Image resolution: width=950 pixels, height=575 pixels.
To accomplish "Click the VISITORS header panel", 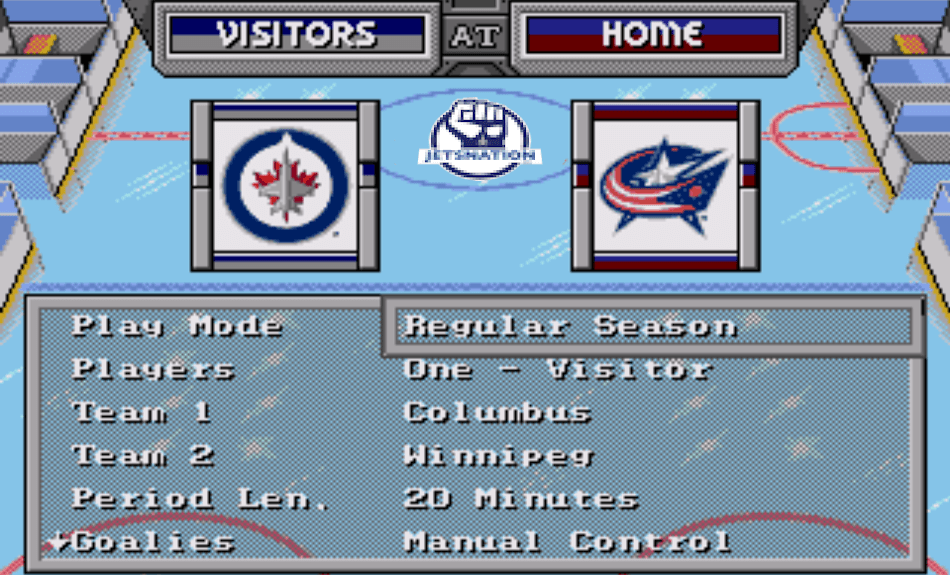I will [296, 35].
